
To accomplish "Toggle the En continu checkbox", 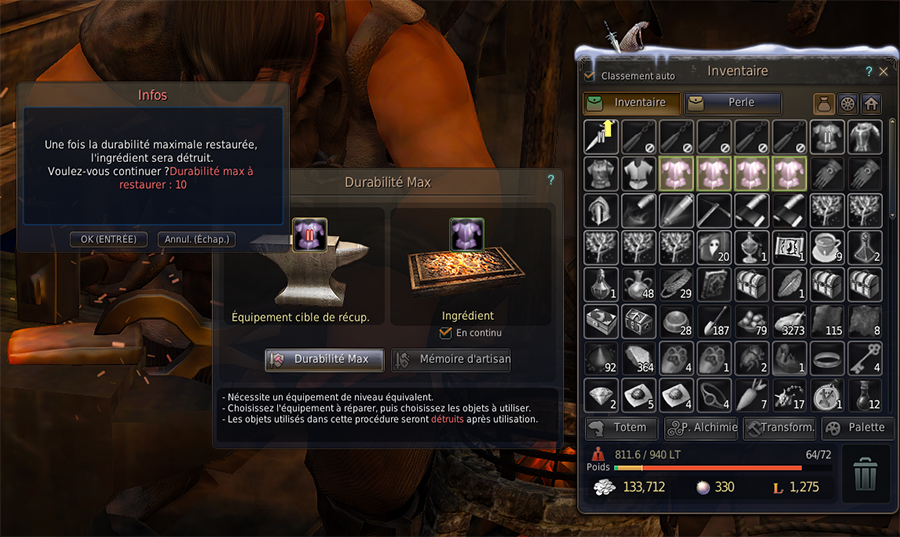I will [x=447, y=333].
